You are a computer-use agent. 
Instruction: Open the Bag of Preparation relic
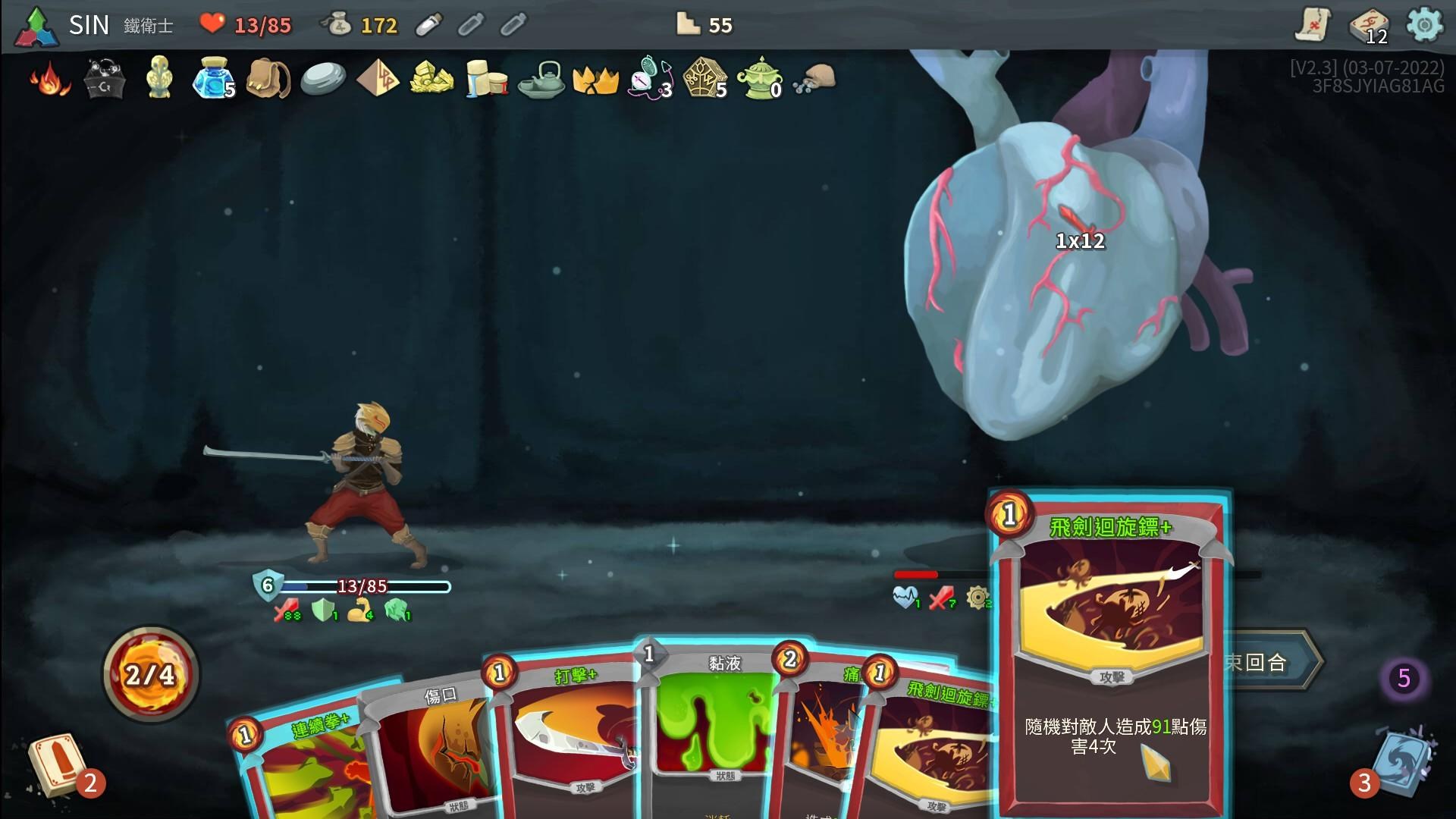click(x=268, y=79)
